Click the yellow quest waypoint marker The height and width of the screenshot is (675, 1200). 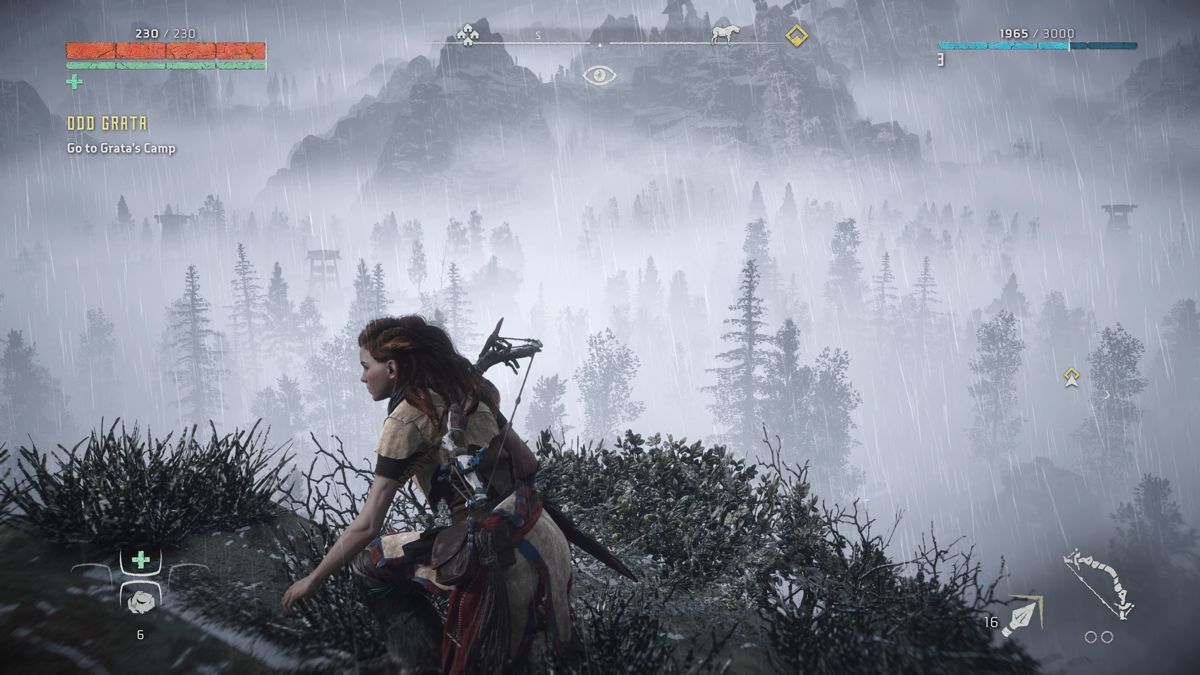[x=1072, y=377]
